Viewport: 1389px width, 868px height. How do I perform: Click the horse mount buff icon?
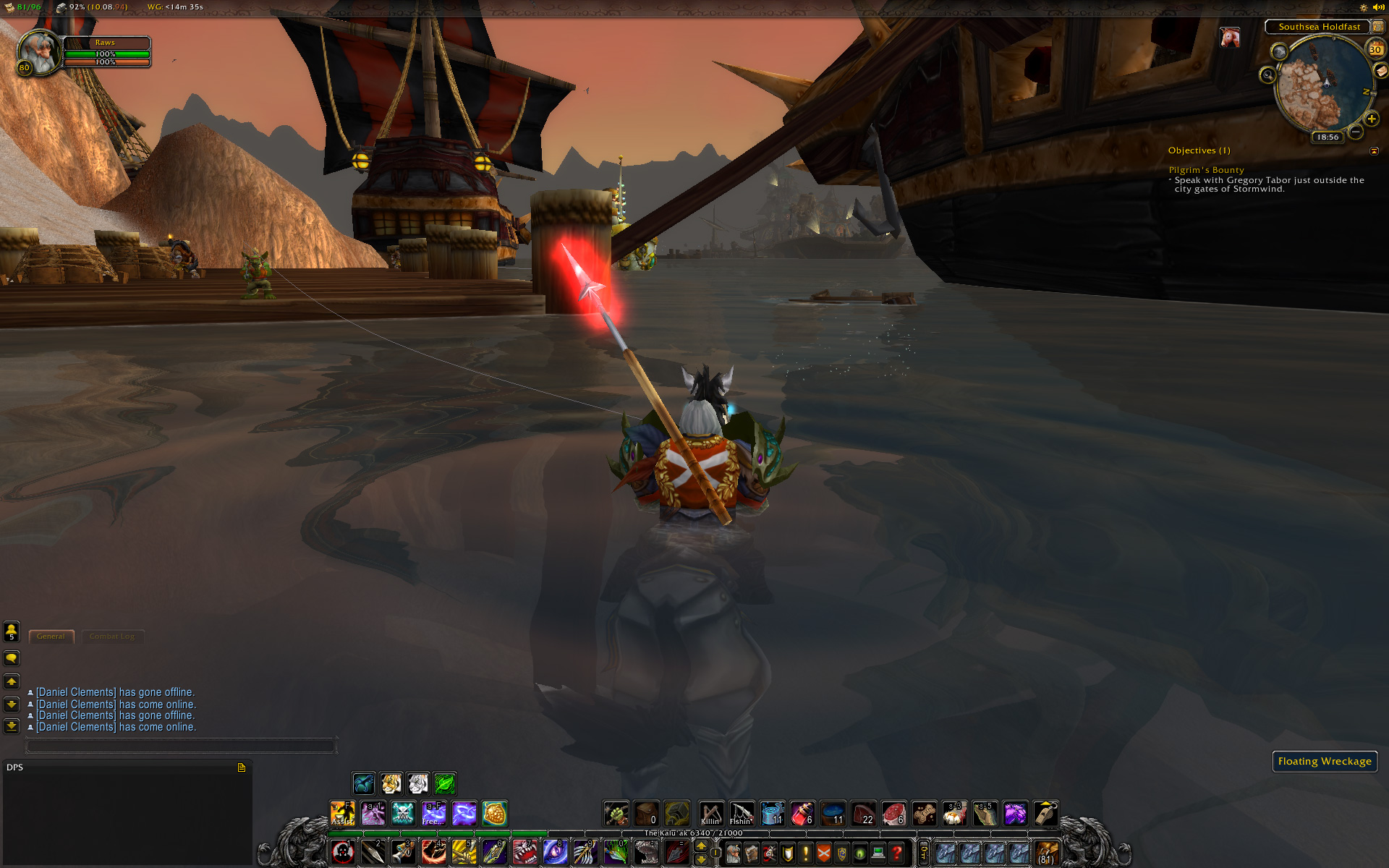1230,37
